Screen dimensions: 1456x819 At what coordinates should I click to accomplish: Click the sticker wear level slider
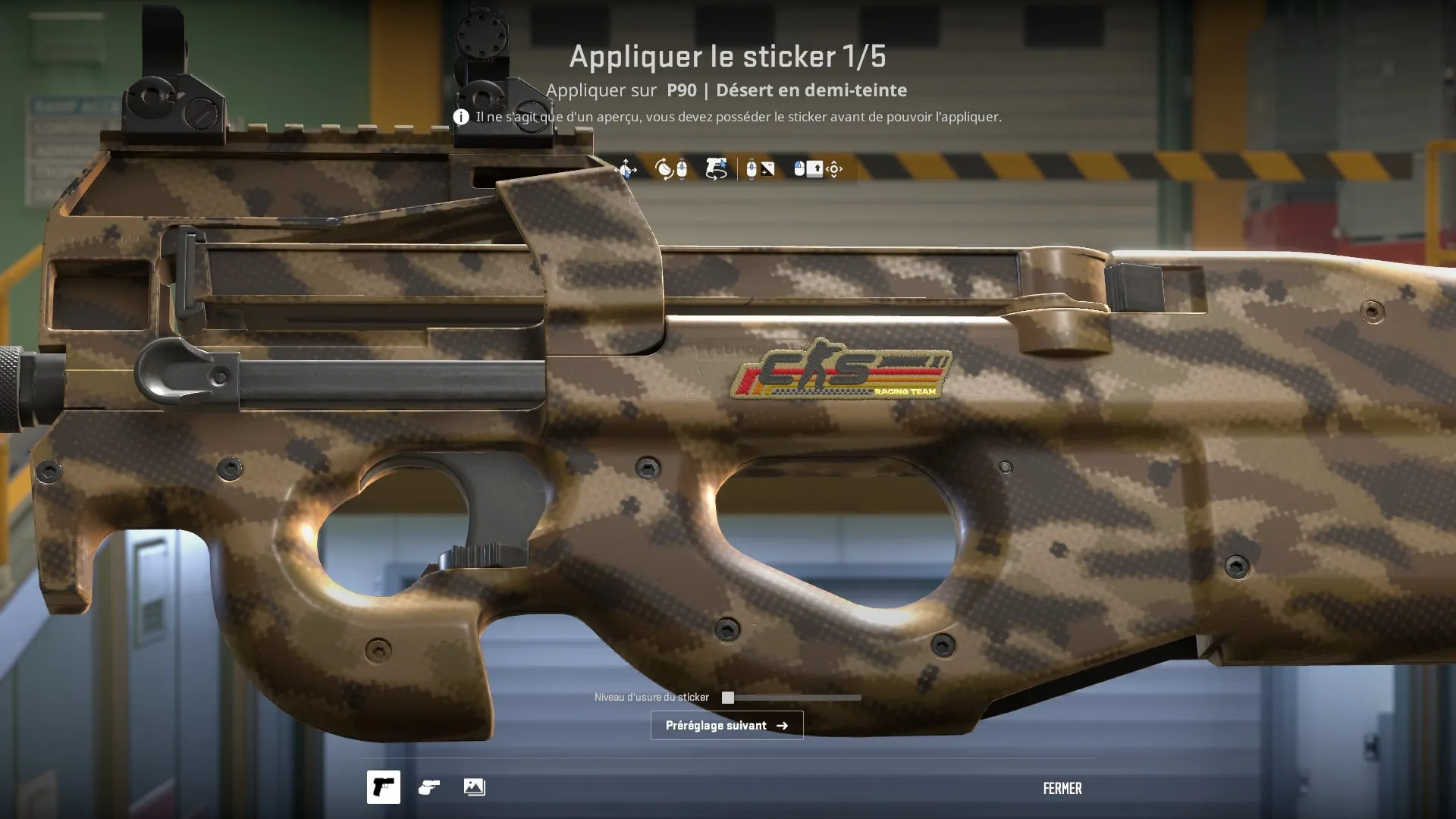tap(792, 698)
